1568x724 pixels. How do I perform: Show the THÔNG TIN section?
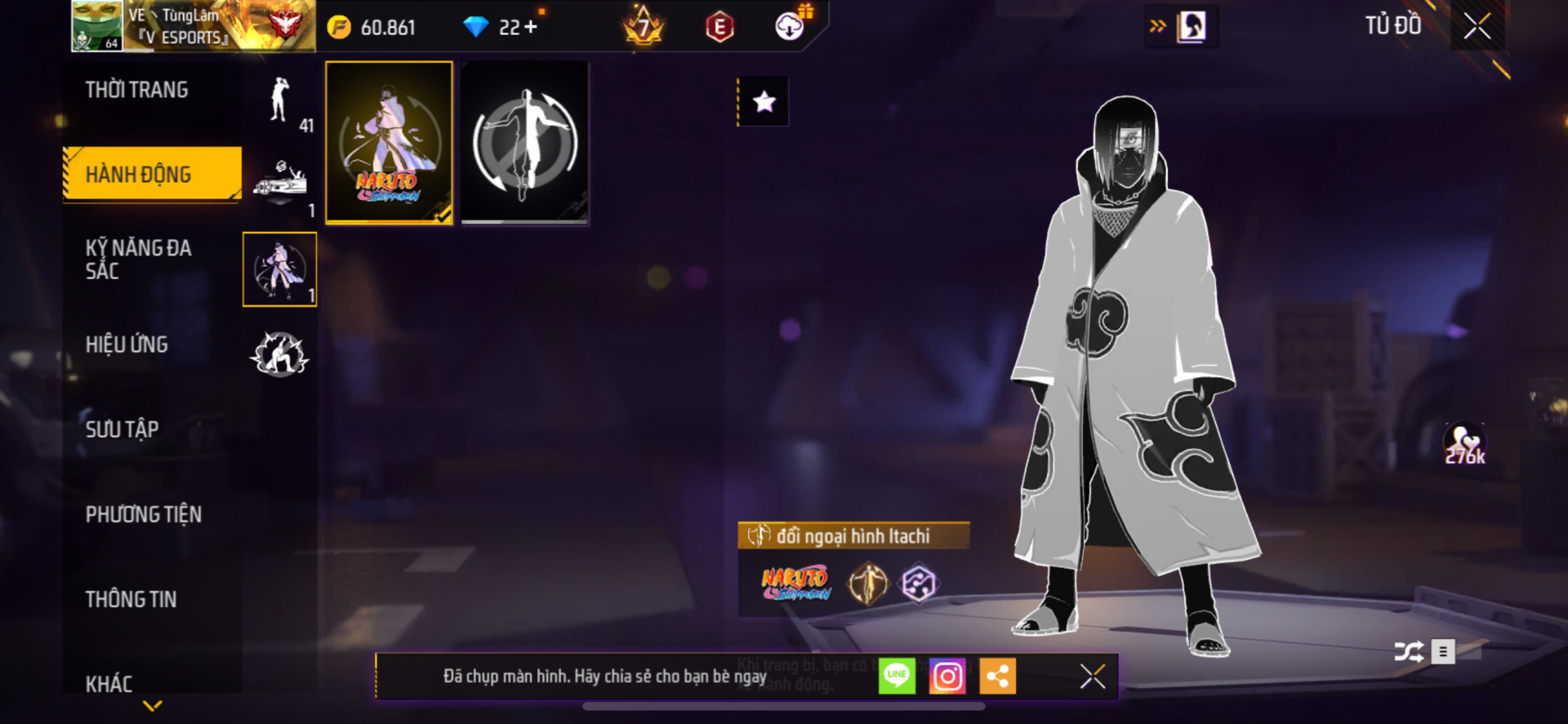point(131,599)
